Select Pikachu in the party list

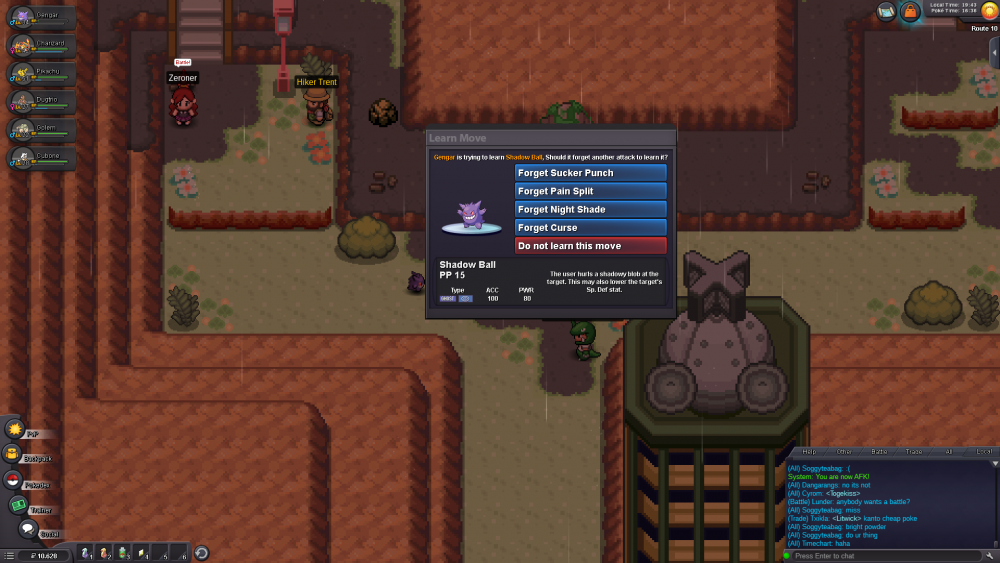pyautogui.click(x=40, y=75)
